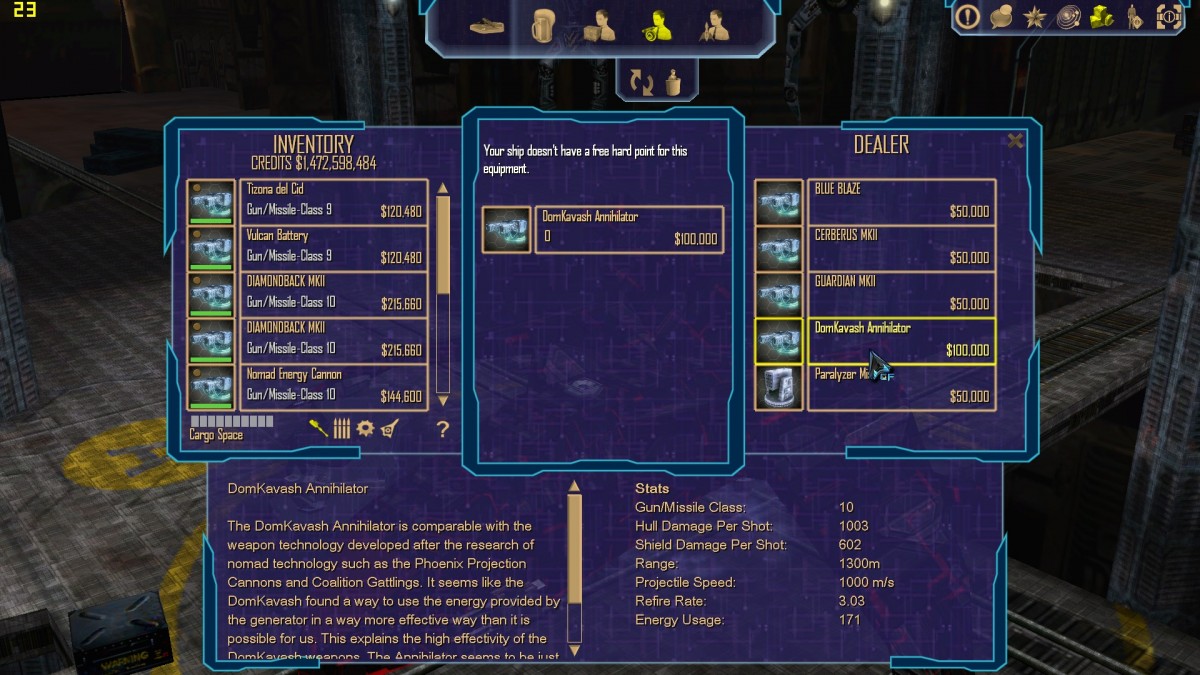Viewport: 1200px width, 675px height.
Task: Select DomKavash Annihilator in dealer list
Action: (900, 341)
